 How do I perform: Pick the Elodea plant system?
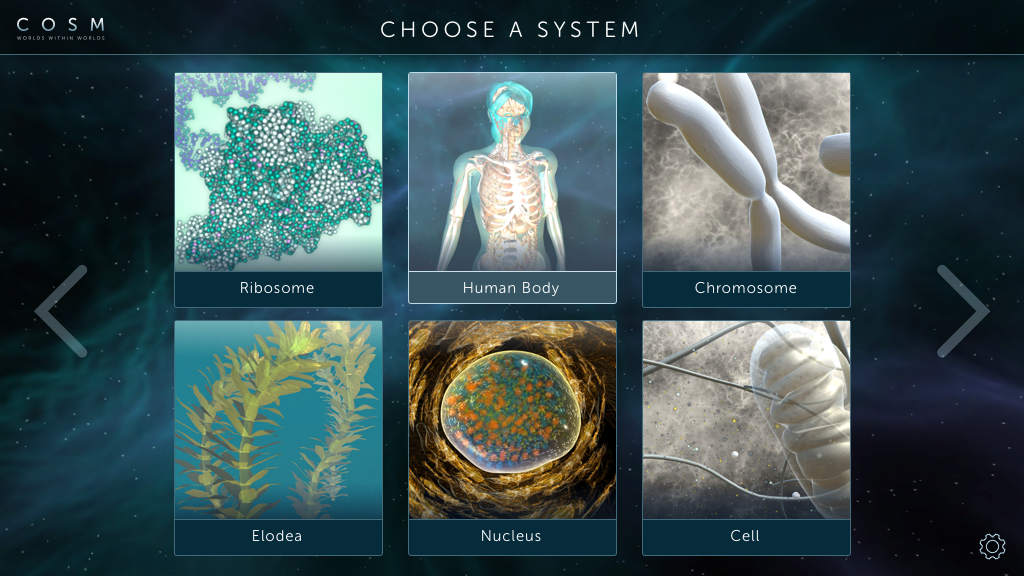click(278, 437)
